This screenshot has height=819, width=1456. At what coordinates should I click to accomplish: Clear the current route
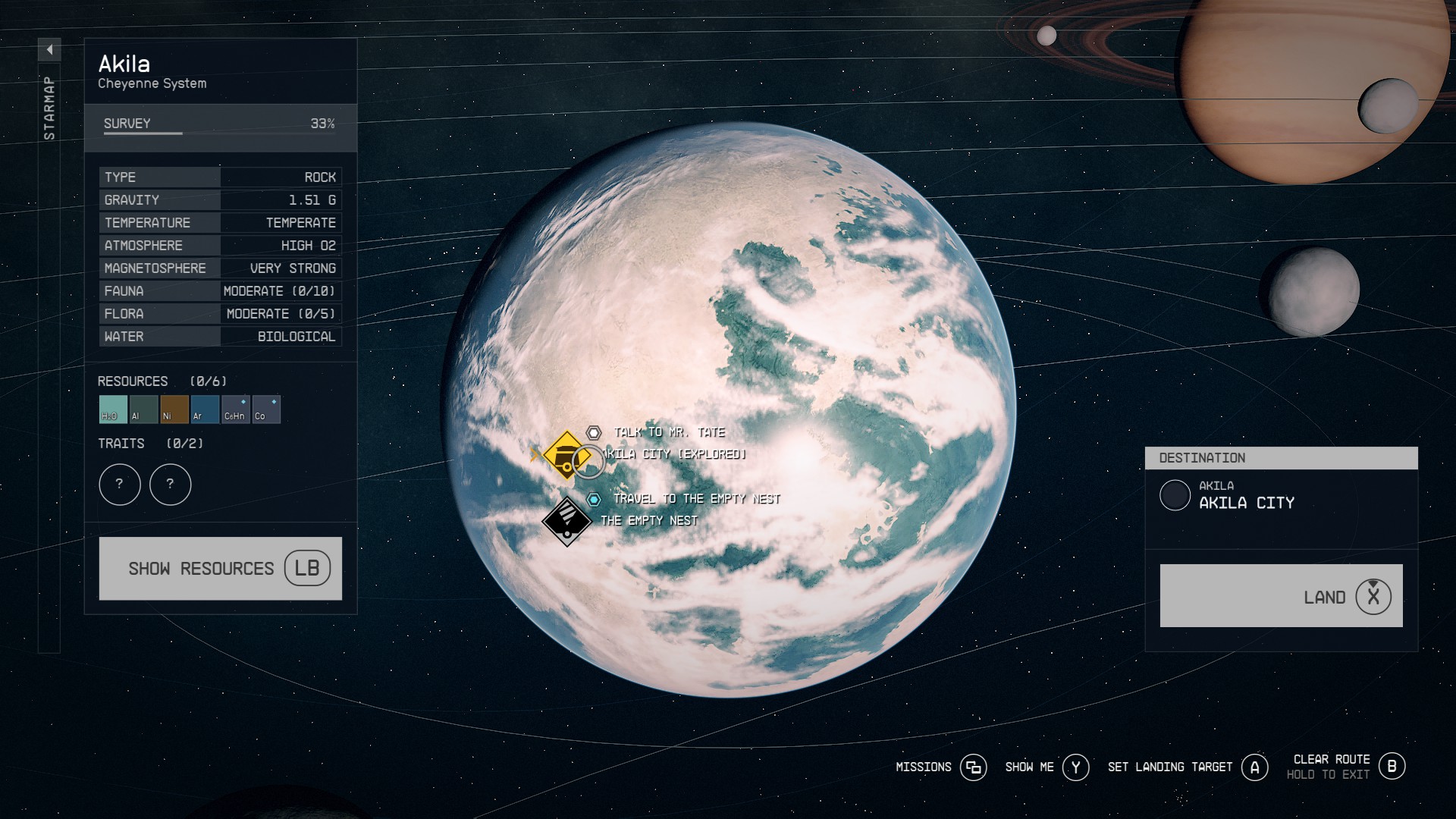click(x=1392, y=767)
